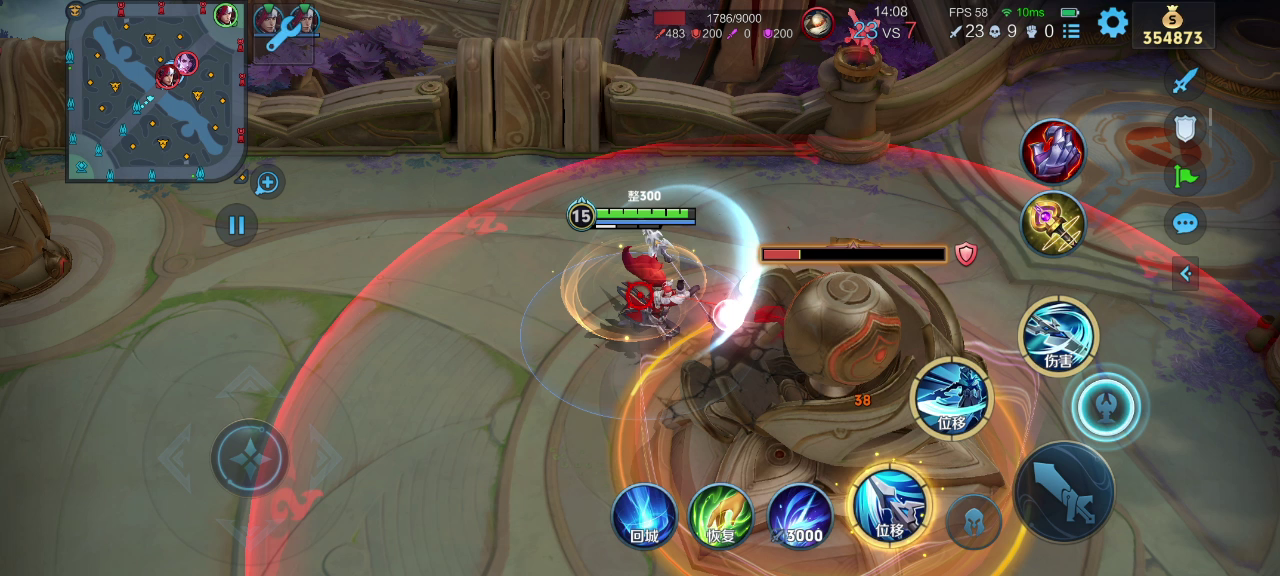Cast the 伤害 ultimate skill
This screenshot has height=576, width=1280.
pyautogui.click(x=1058, y=336)
